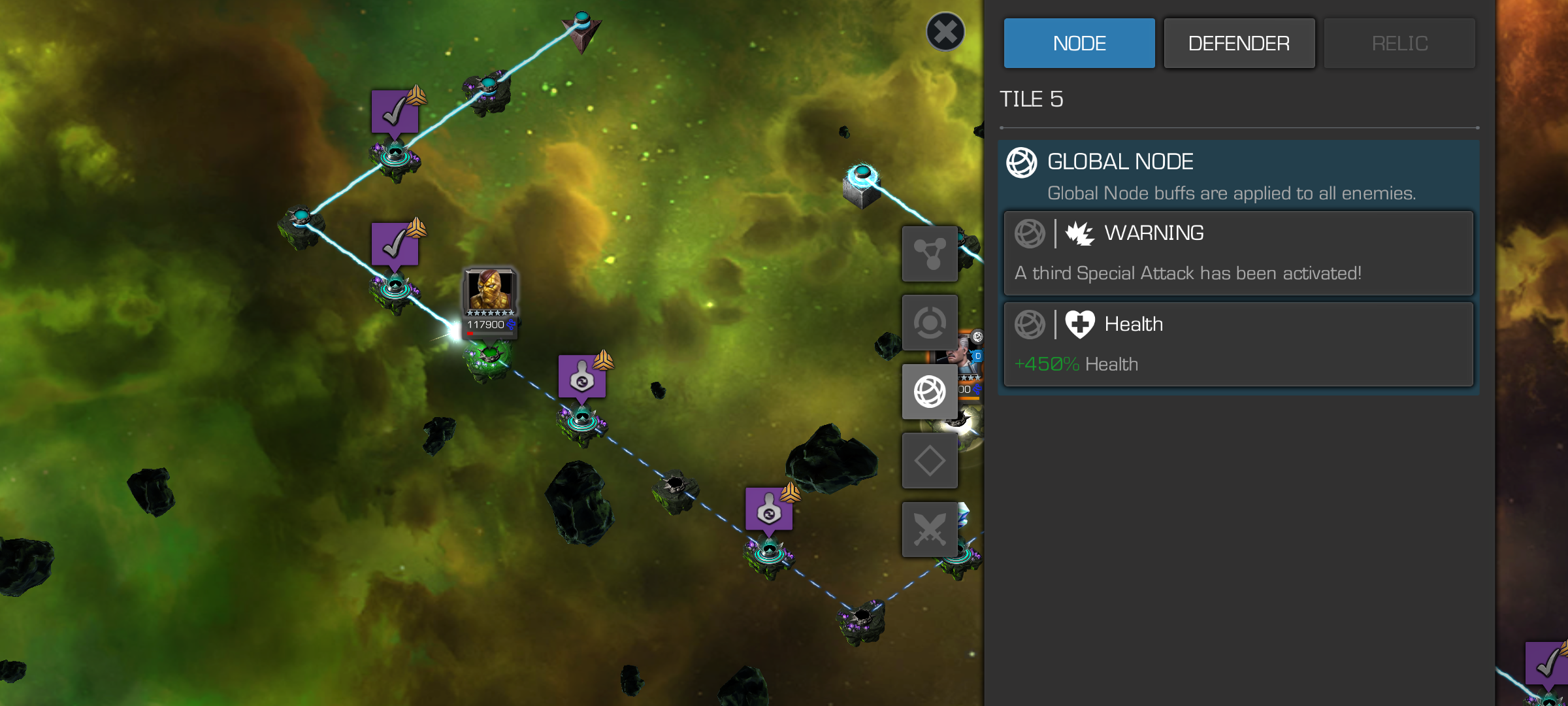
Task: Select the WARNING node buff entry
Action: [1238, 253]
